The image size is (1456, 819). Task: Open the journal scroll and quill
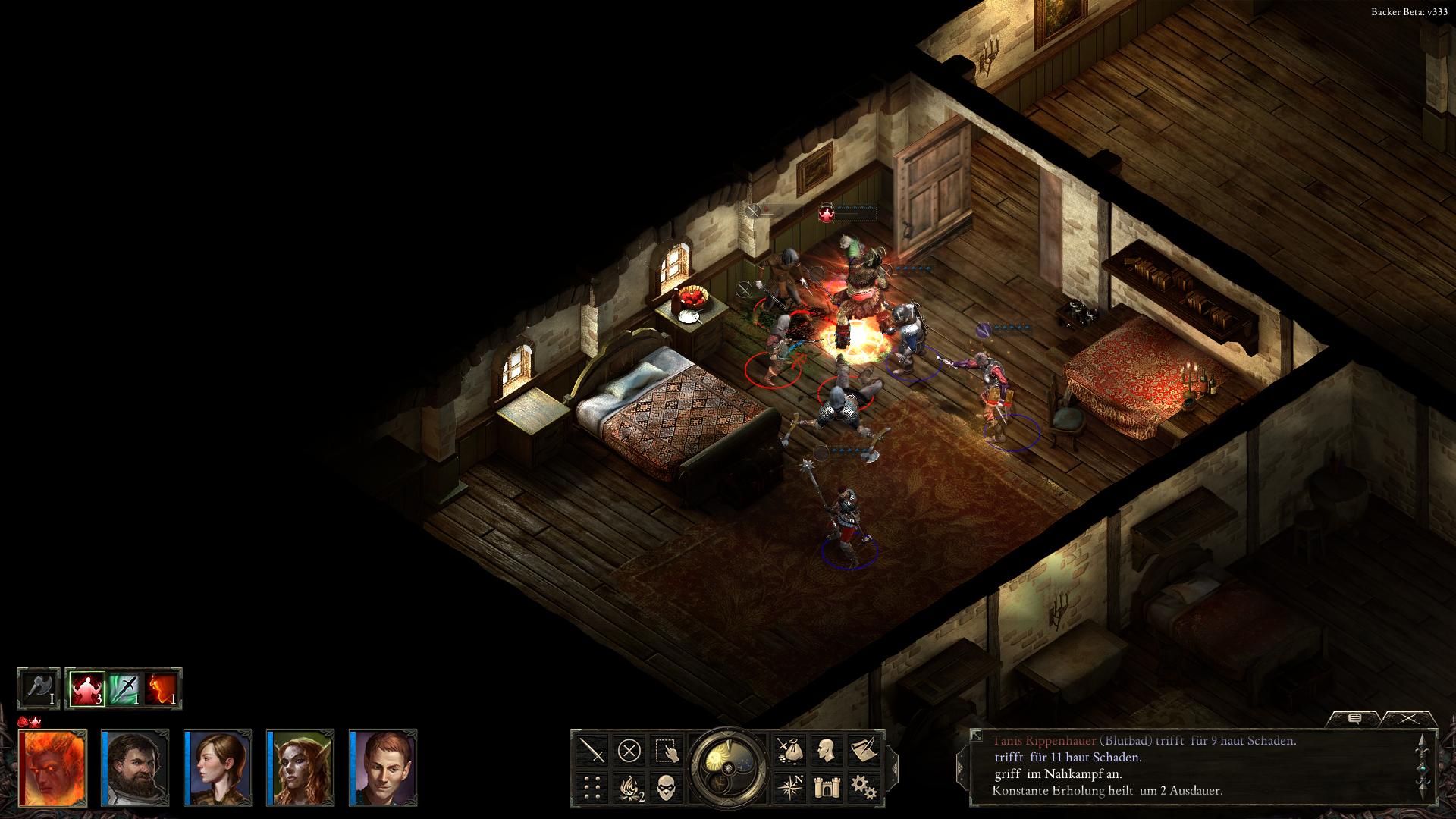point(863,751)
